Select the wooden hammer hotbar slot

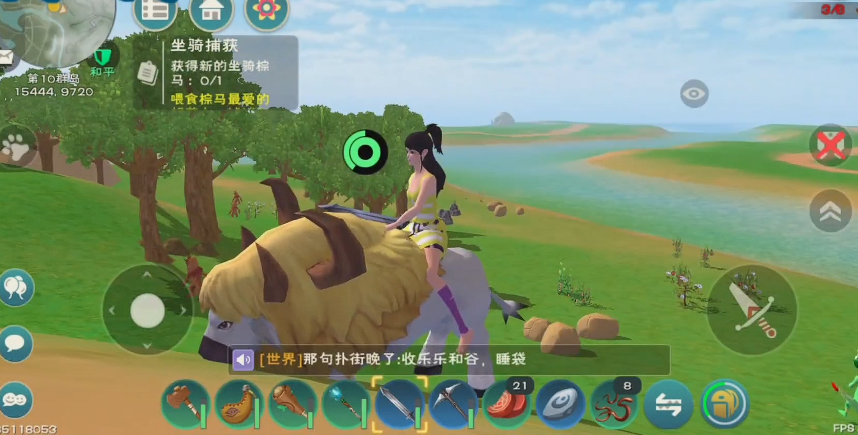point(185,404)
